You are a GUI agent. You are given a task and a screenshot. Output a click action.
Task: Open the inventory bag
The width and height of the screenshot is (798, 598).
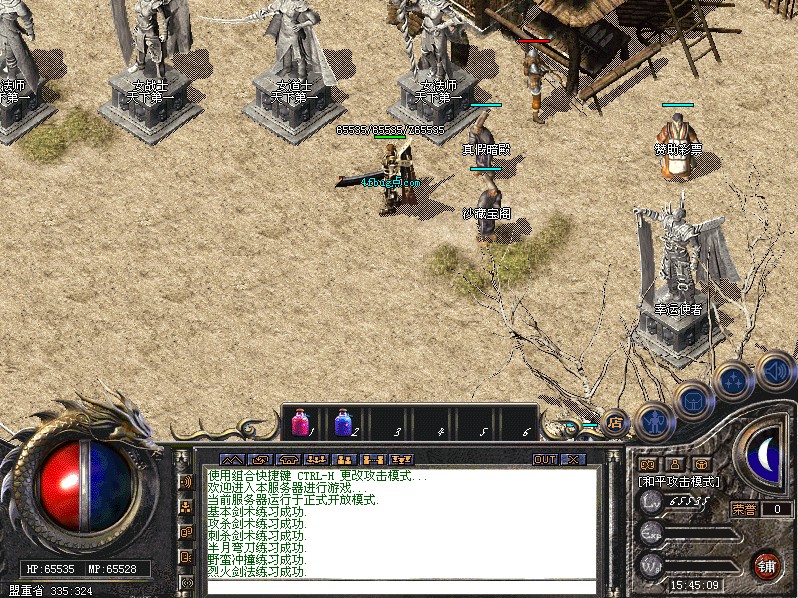point(692,401)
